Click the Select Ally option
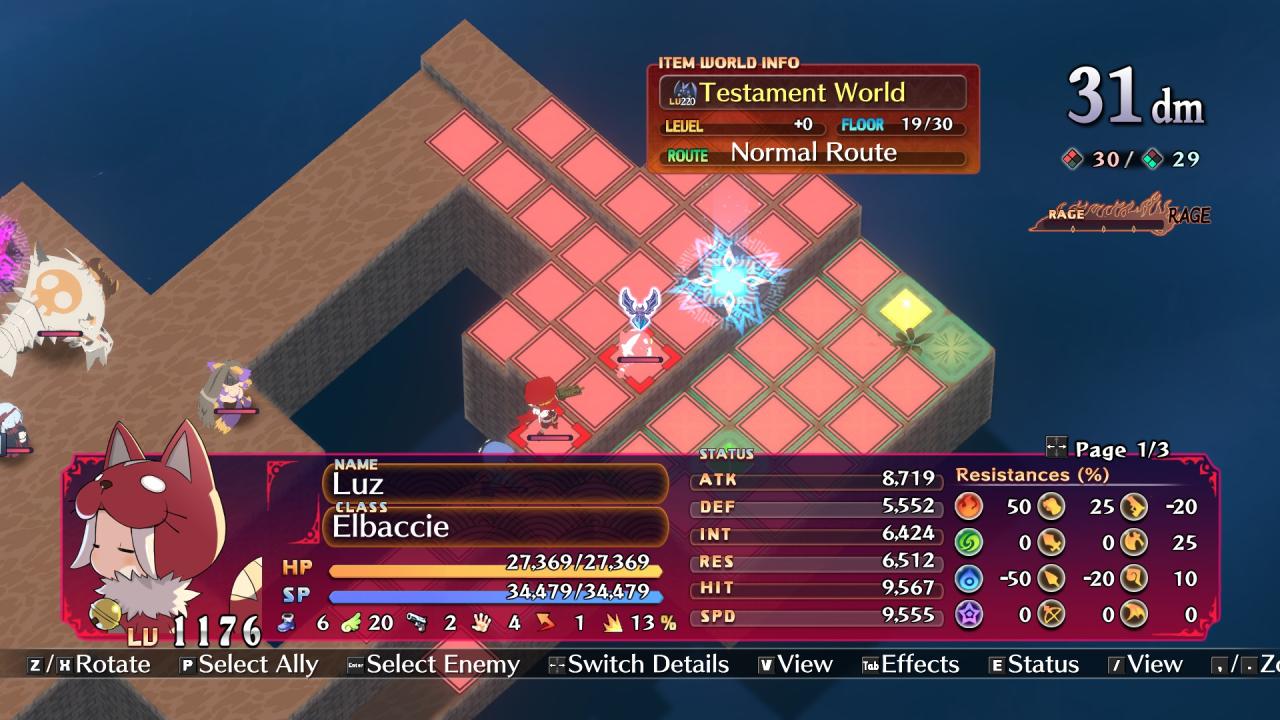This screenshot has width=1280, height=720. tap(249, 665)
